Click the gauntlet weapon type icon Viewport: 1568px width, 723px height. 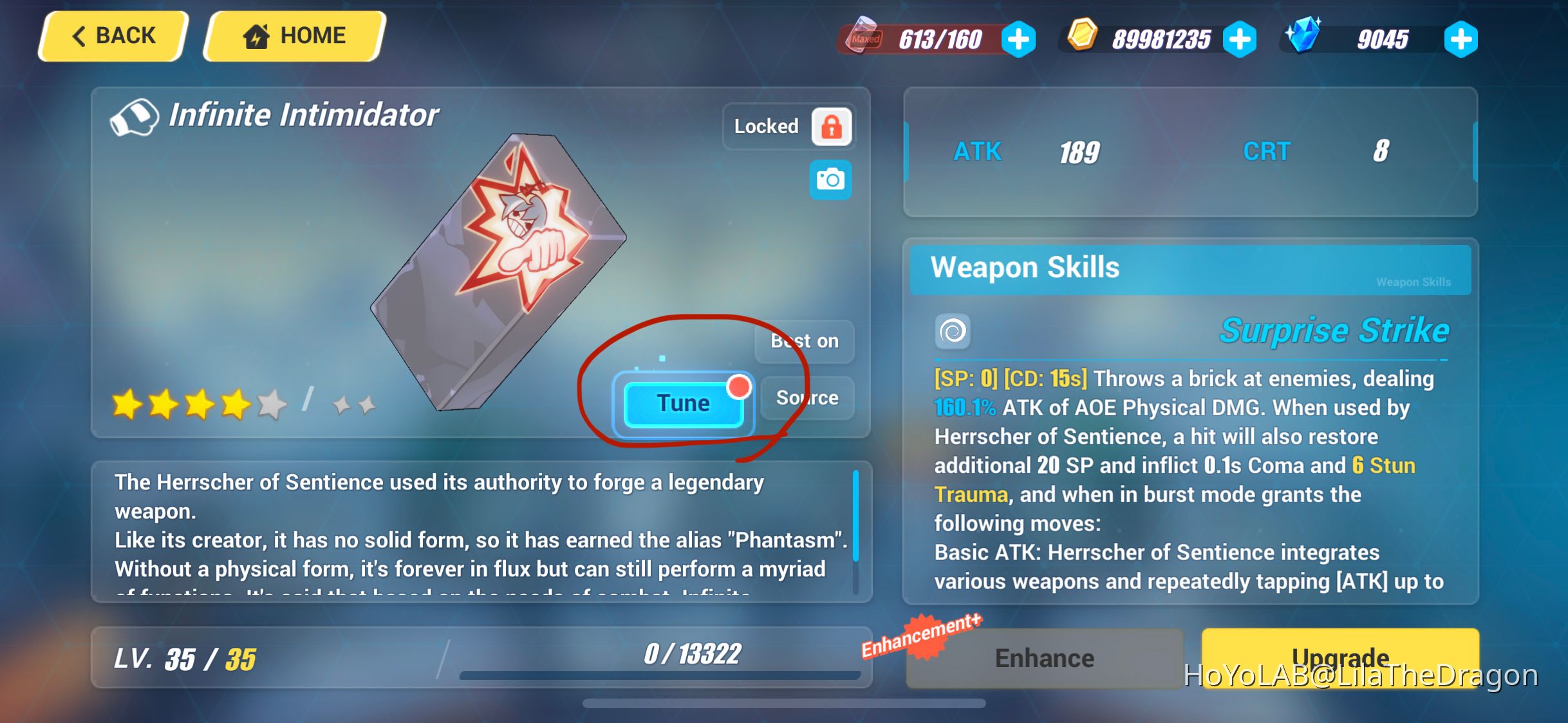click(x=135, y=116)
